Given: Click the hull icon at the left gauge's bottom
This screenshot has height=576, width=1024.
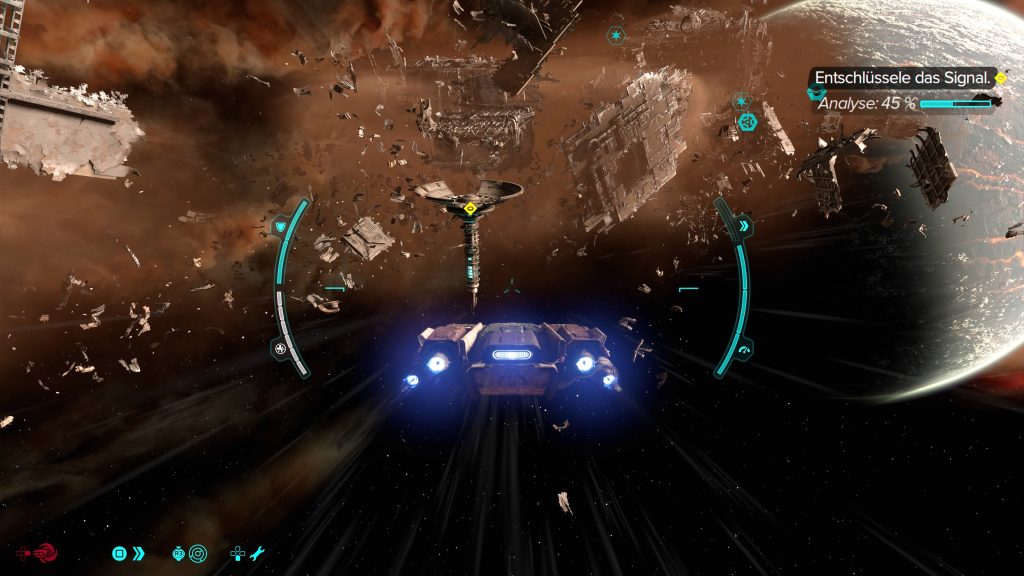Looking at the screenshot, I should point(279,349).
